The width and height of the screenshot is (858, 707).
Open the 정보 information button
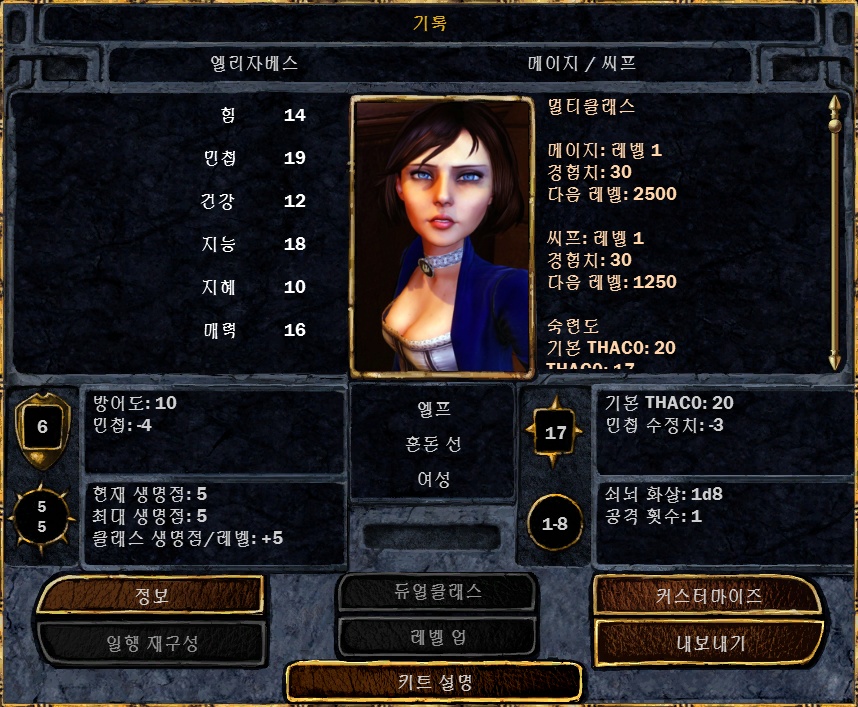pyautogui.click(x=150, y=595)
